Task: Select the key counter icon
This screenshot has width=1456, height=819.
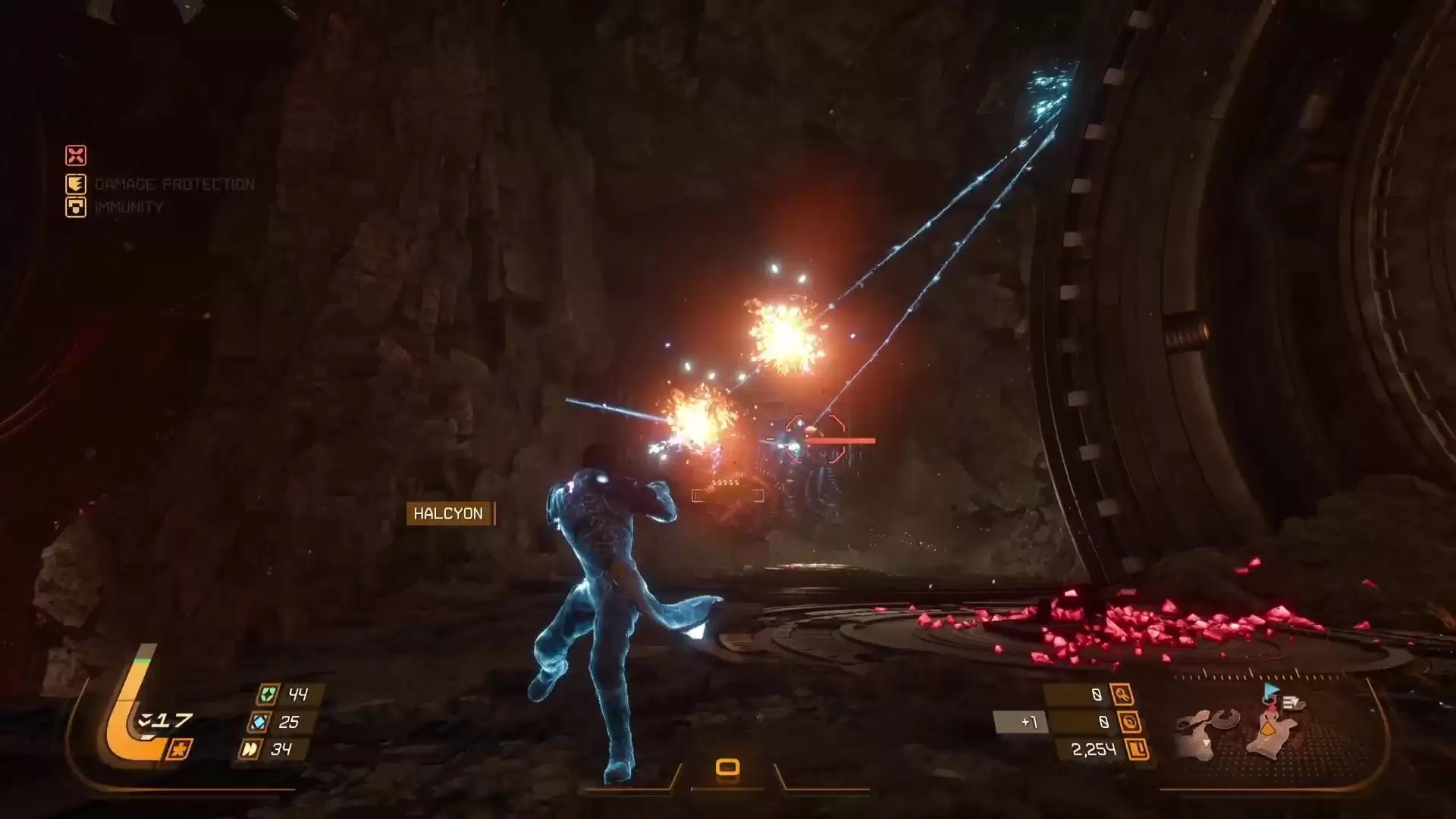Action: pyautogui.click(x=1122, y=694)
